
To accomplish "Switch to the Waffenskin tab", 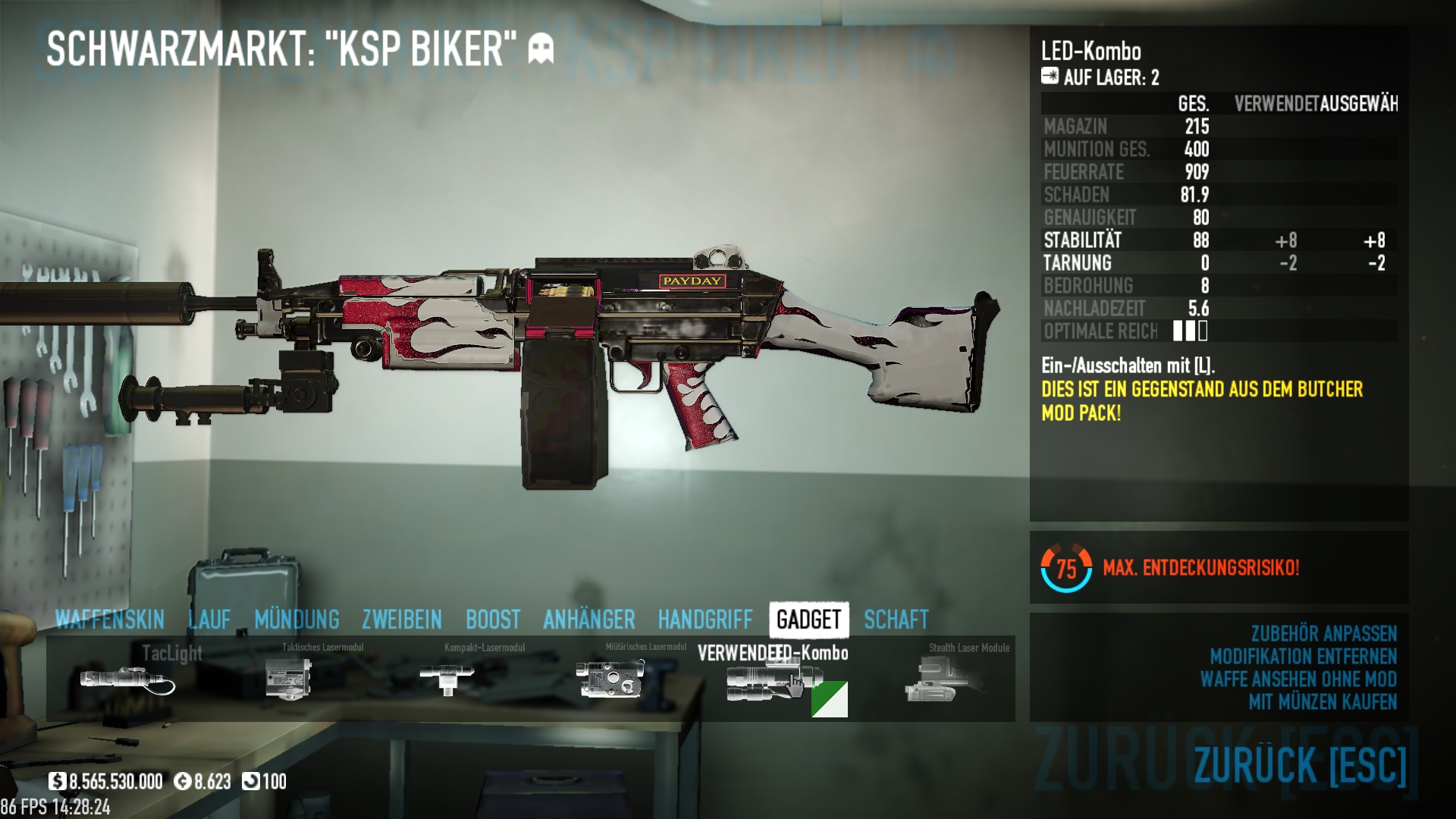I will (110, 620).
